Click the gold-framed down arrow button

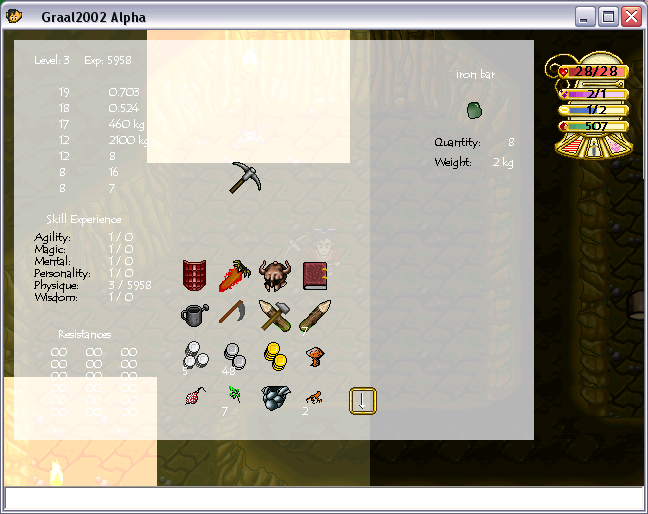pos(362,400)
